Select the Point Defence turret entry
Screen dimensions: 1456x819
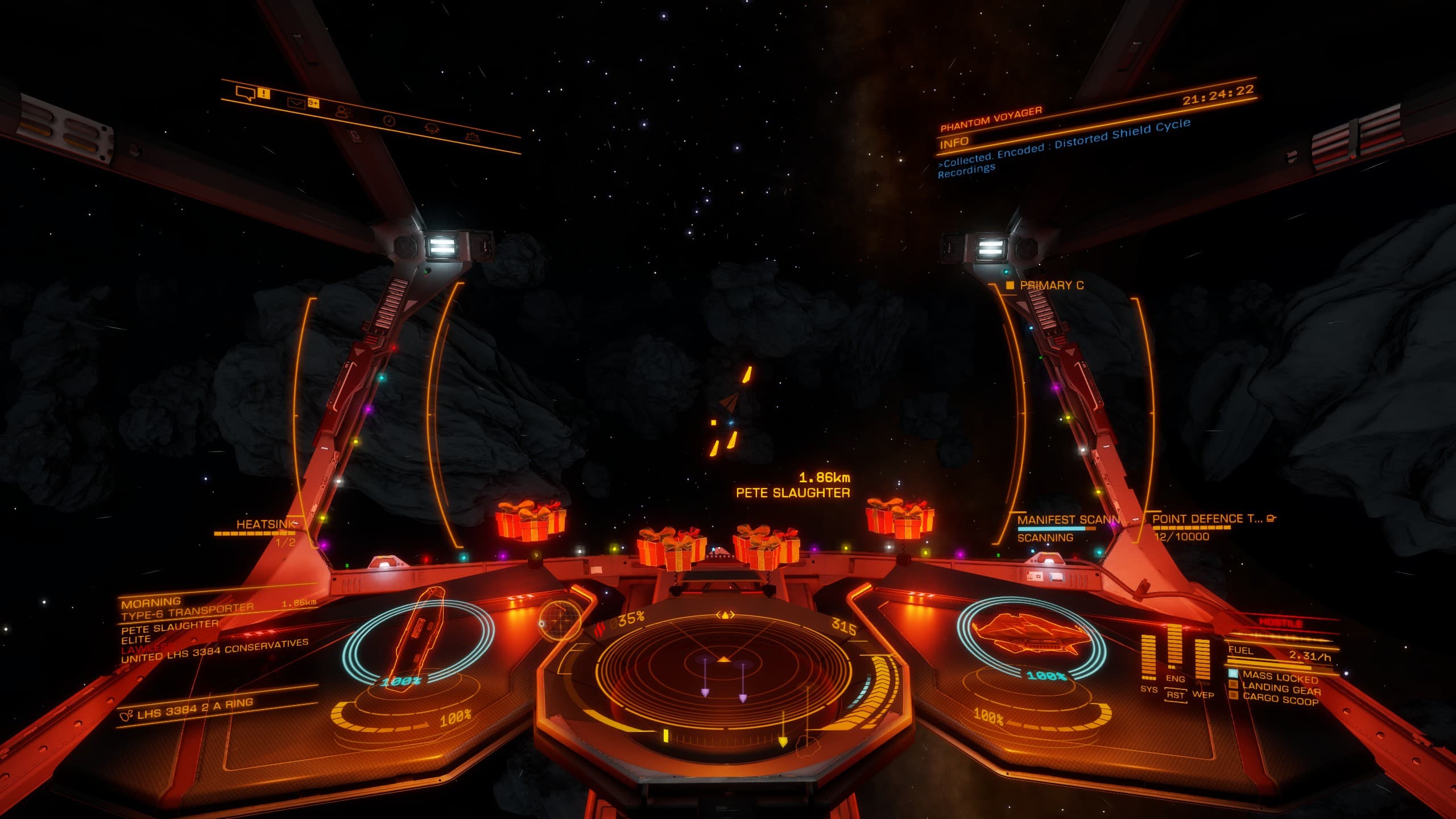coord(1207,519)
